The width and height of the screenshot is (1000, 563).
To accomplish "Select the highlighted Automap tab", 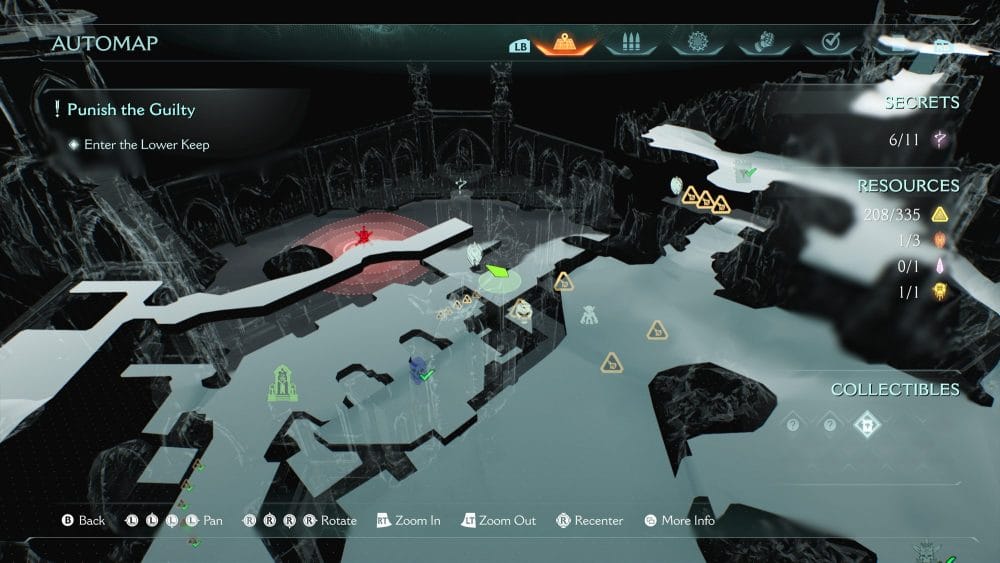I will (565, 44).
